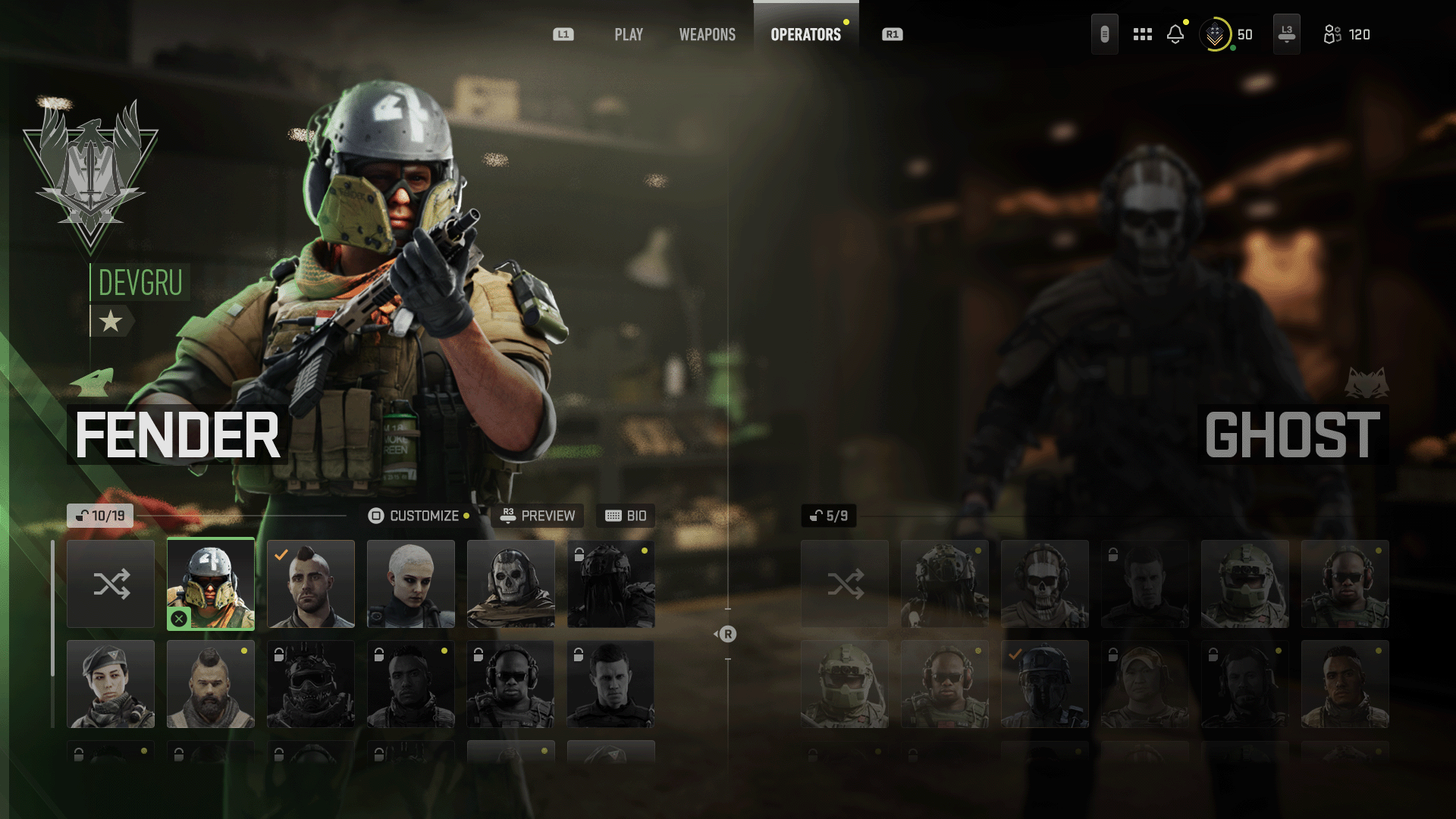Viewport: 1456px width, 819px height.
Task: Open the Weapons tab
Action: click(707, 35)
